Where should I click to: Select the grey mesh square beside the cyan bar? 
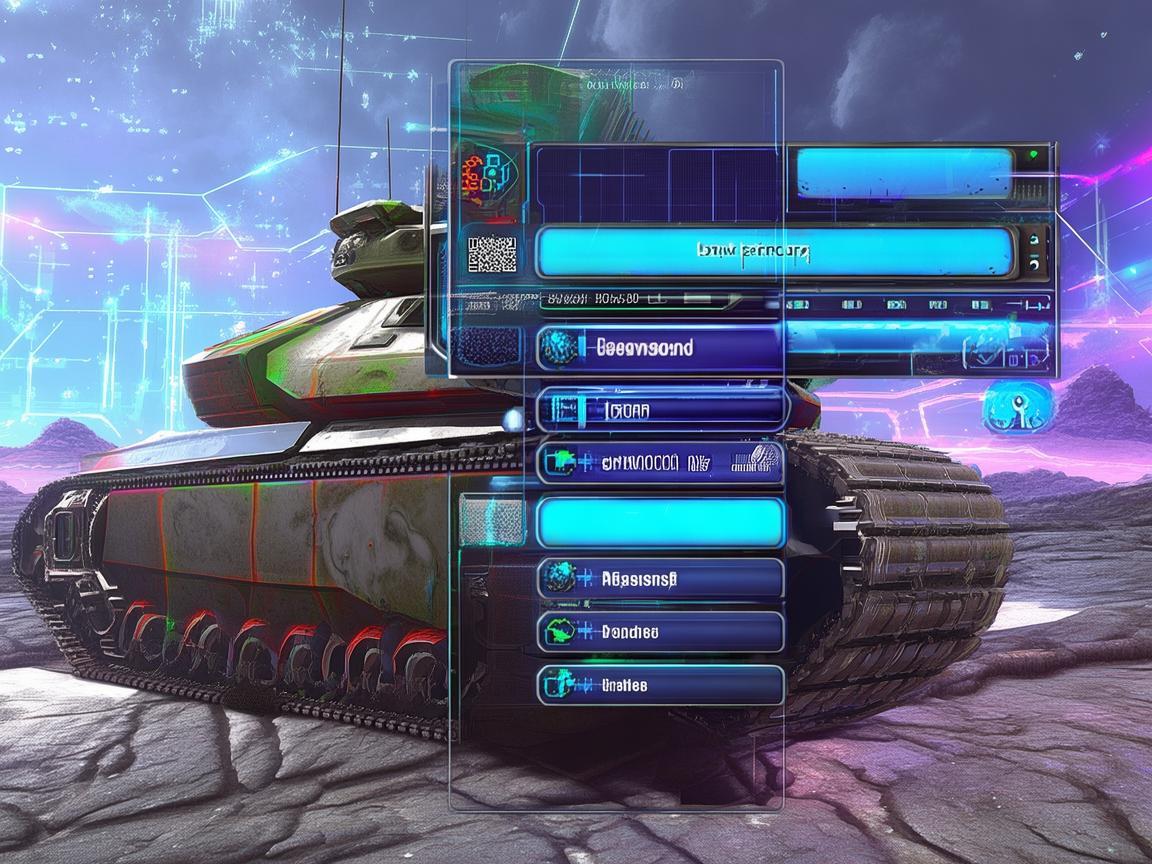pyautogui.click(x=490, y=521)
